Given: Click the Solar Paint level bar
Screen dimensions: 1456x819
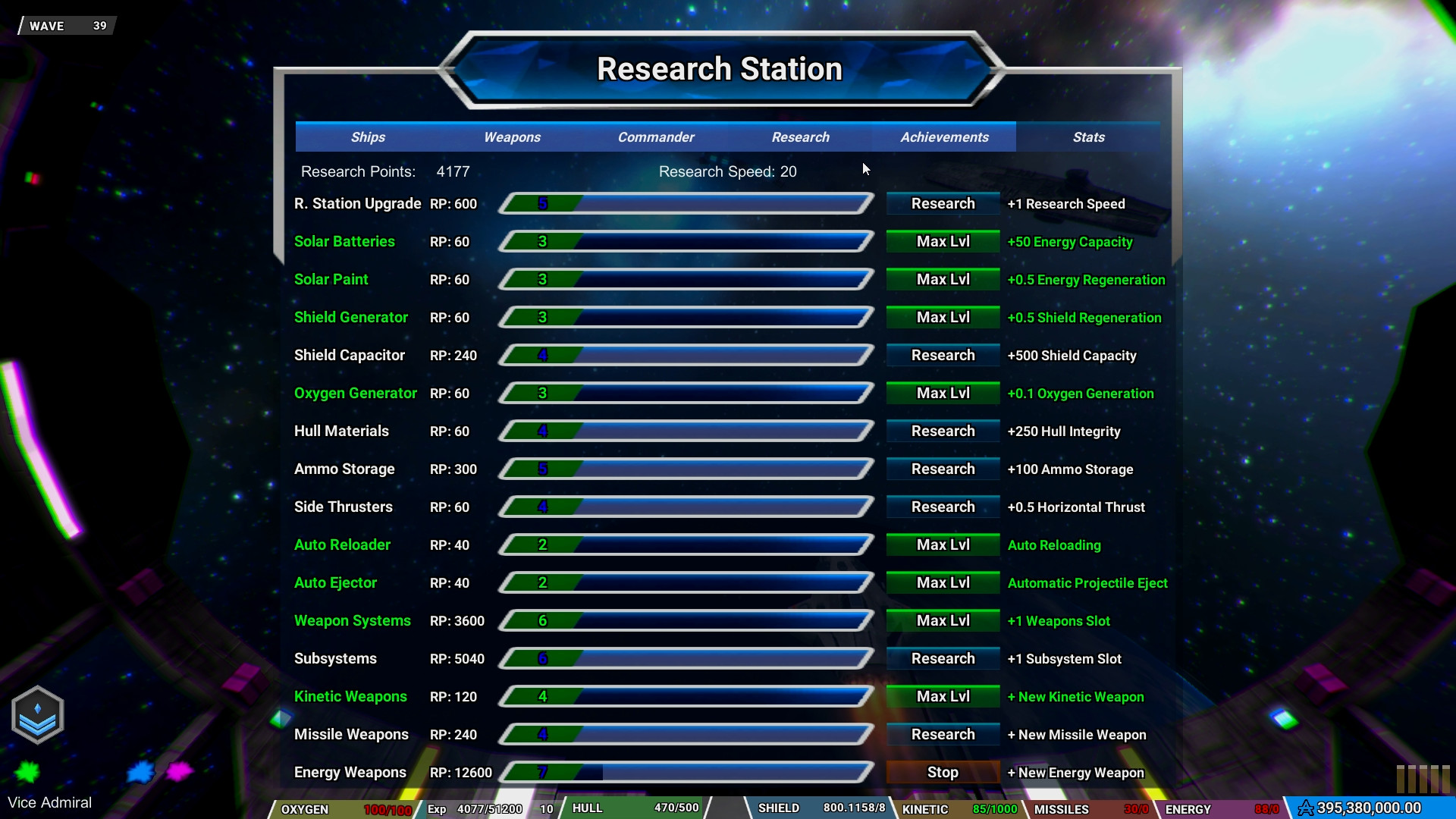Looking at the screenshot, I should click(x=685, y=279).
